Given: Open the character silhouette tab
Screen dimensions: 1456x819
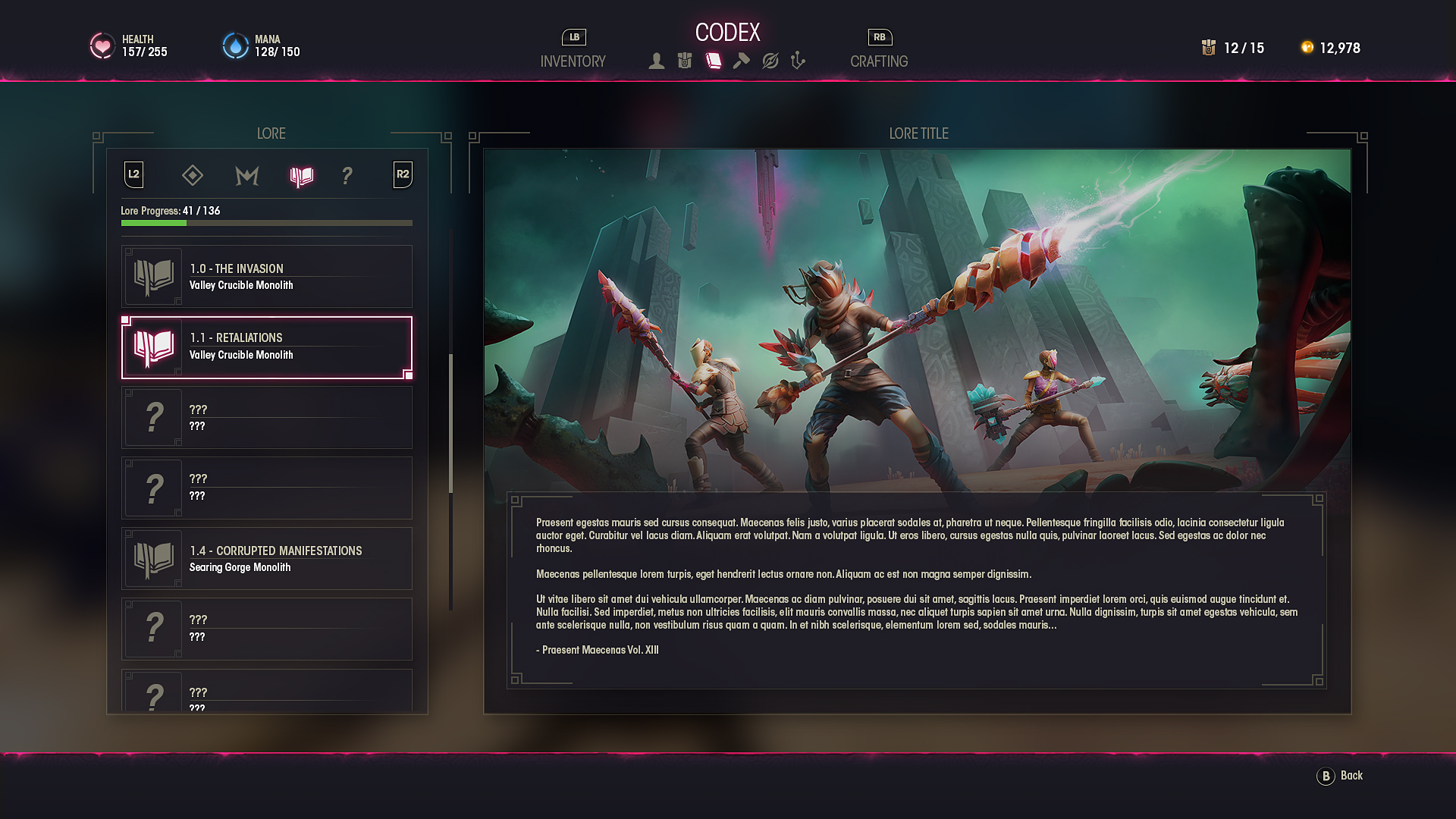Looking at the screenshot, I should 657,61.
